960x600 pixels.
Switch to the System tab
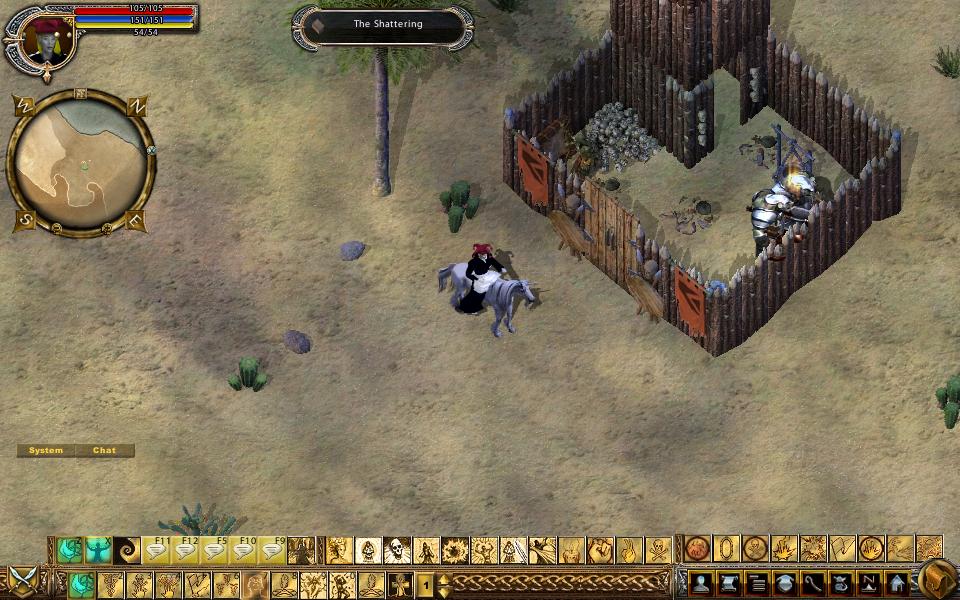pyautogui.click(x=46, y=451)
